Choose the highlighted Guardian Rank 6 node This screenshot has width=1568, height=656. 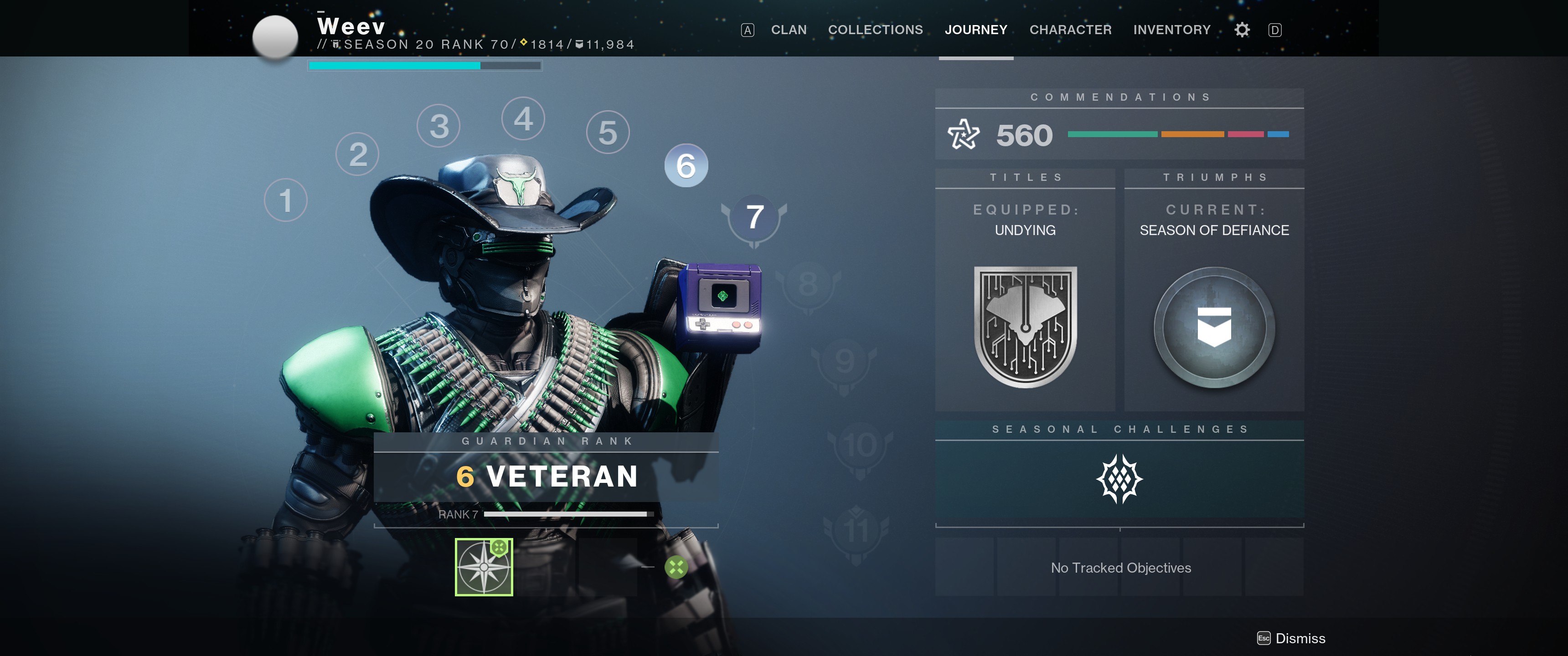click(686, 165)
